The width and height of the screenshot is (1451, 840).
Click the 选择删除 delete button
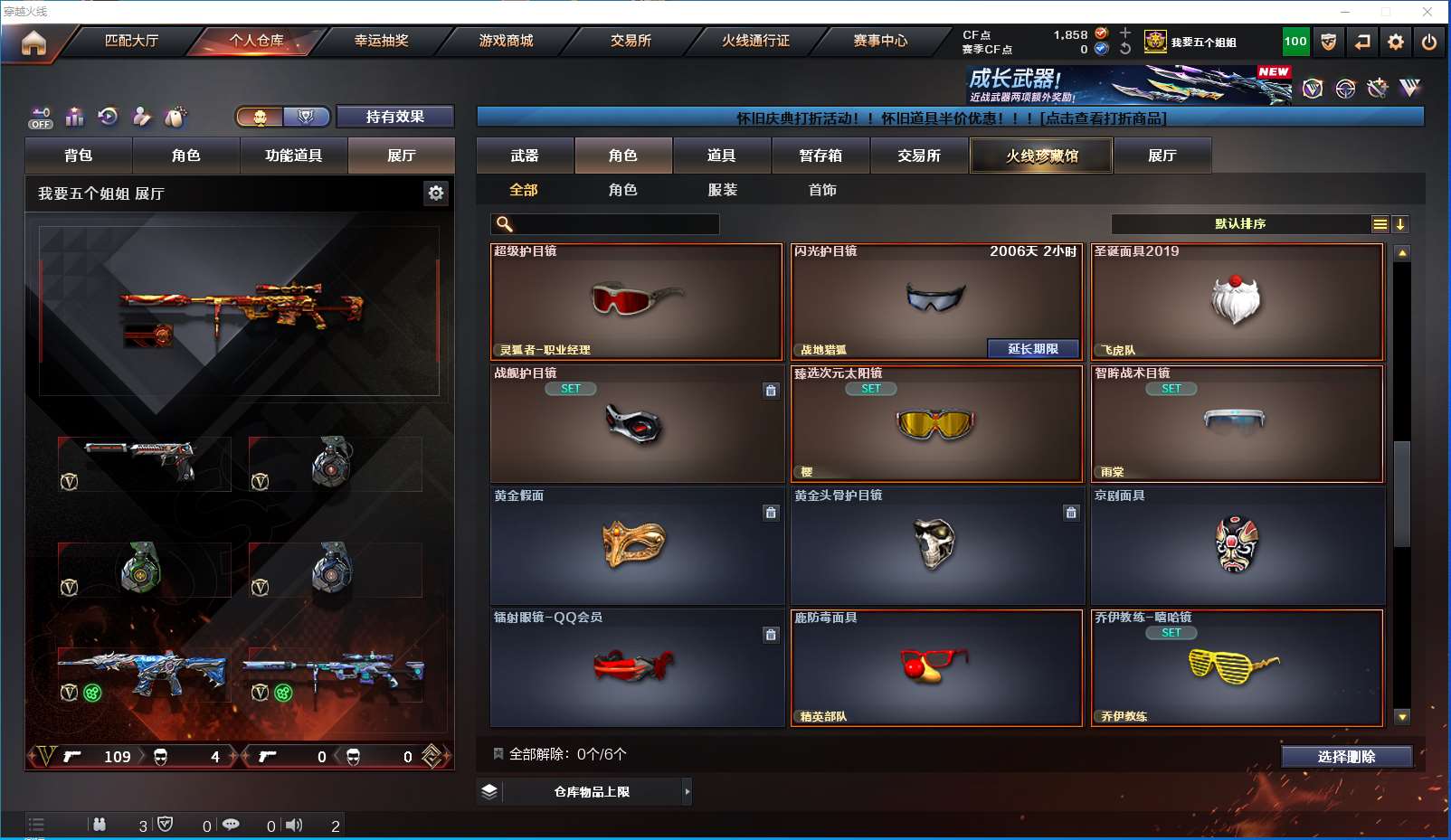1346,757
